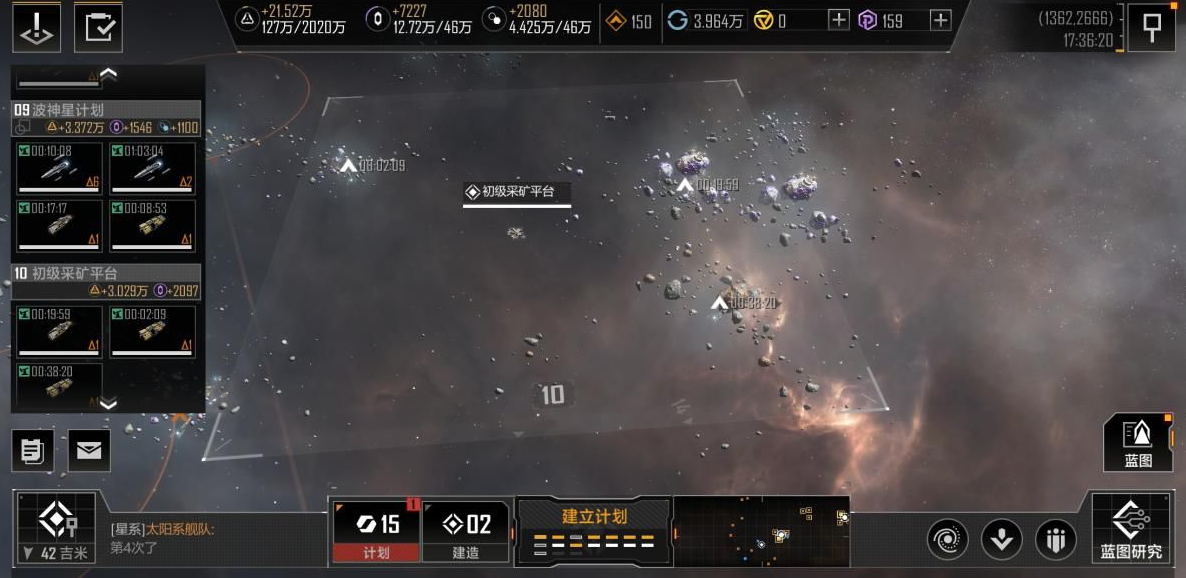The width and height of the screenshot is (1186, 578).
Task: Add purple P currency with plus button
Action: [940, 20]
